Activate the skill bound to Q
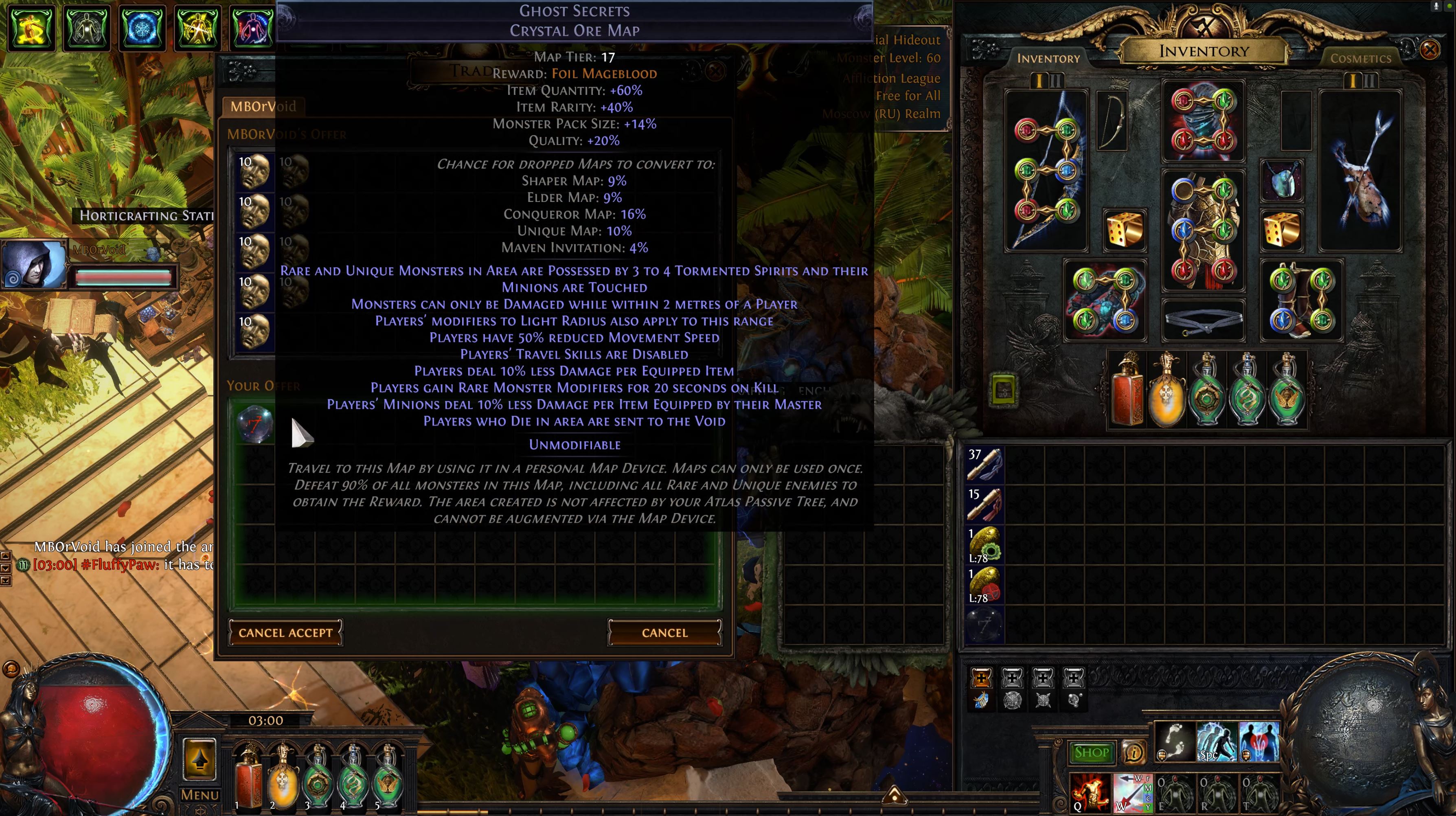The image size is (1456, 816). tap(1089, 793)
